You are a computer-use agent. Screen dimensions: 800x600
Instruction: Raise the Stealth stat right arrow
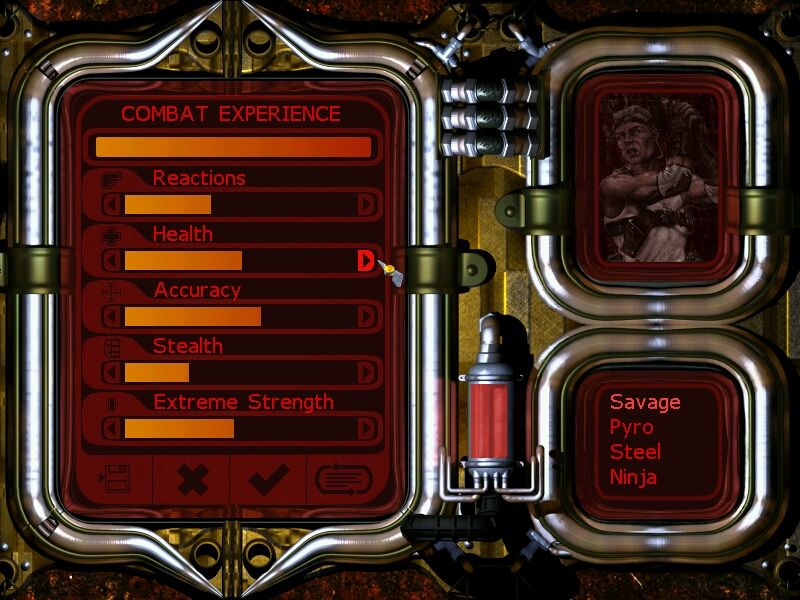click(x=366, y=373)
